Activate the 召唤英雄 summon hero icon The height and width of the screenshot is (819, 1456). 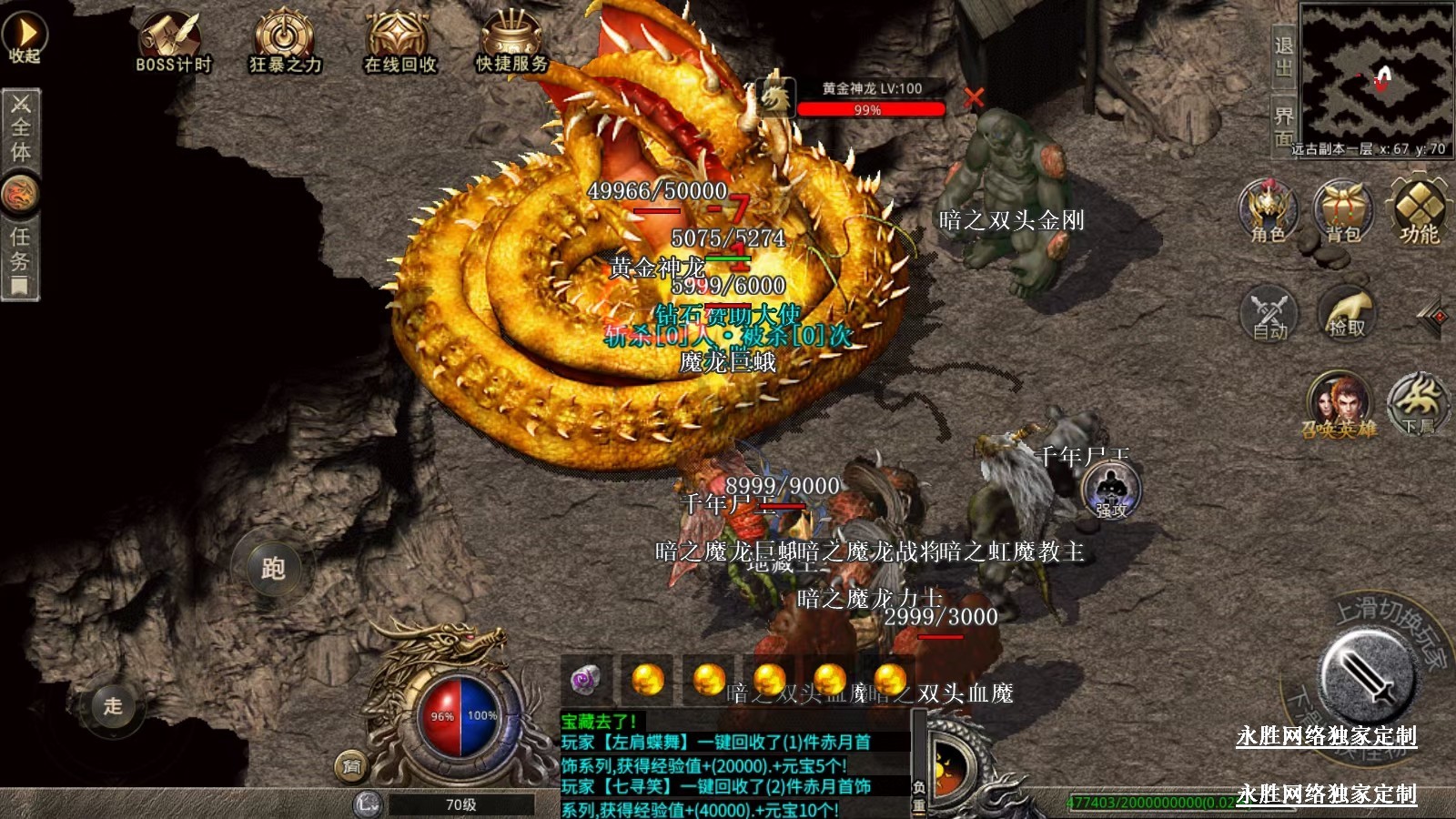(x=1338, y=405)
